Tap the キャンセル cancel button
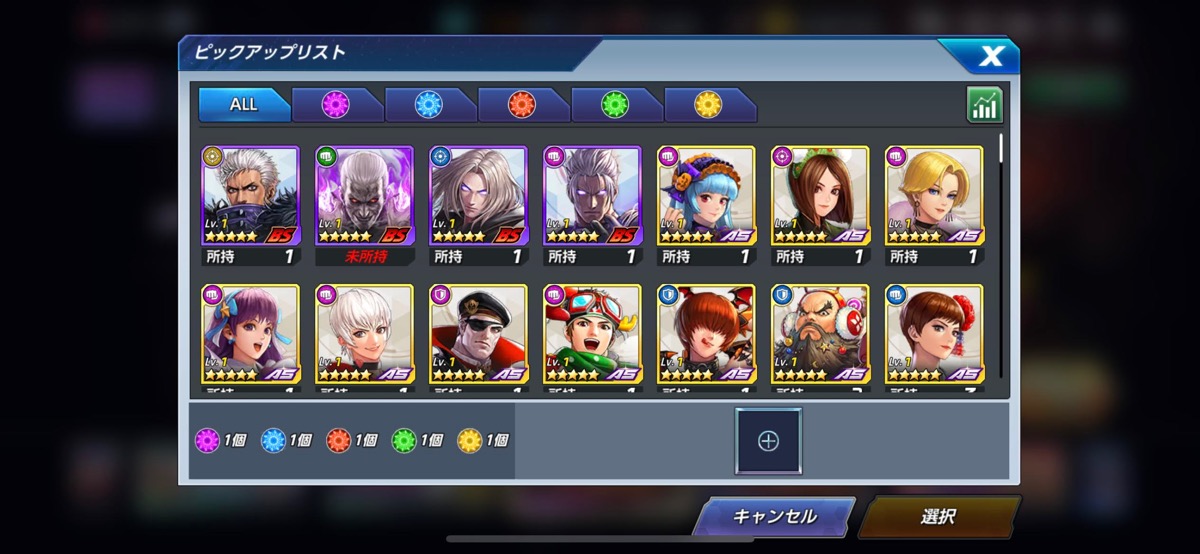The width and height of the screenshot is (1200, 554). tap(774, 517)
